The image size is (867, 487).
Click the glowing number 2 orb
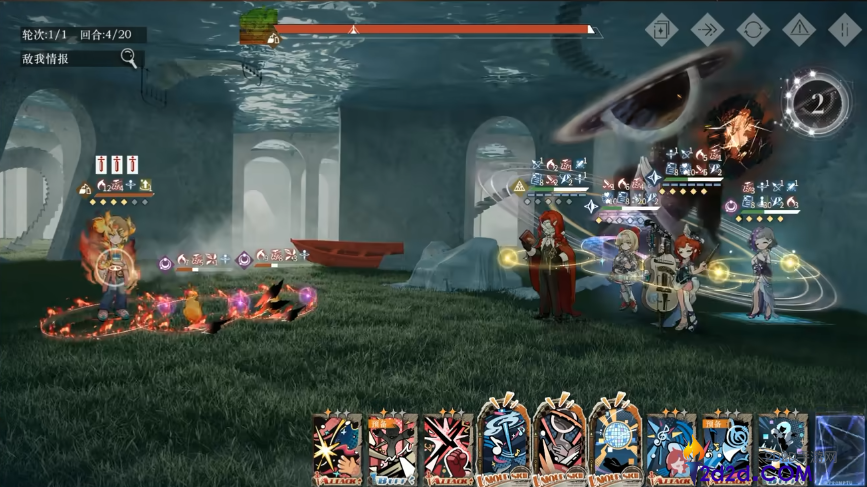click(x=817, y=102)
